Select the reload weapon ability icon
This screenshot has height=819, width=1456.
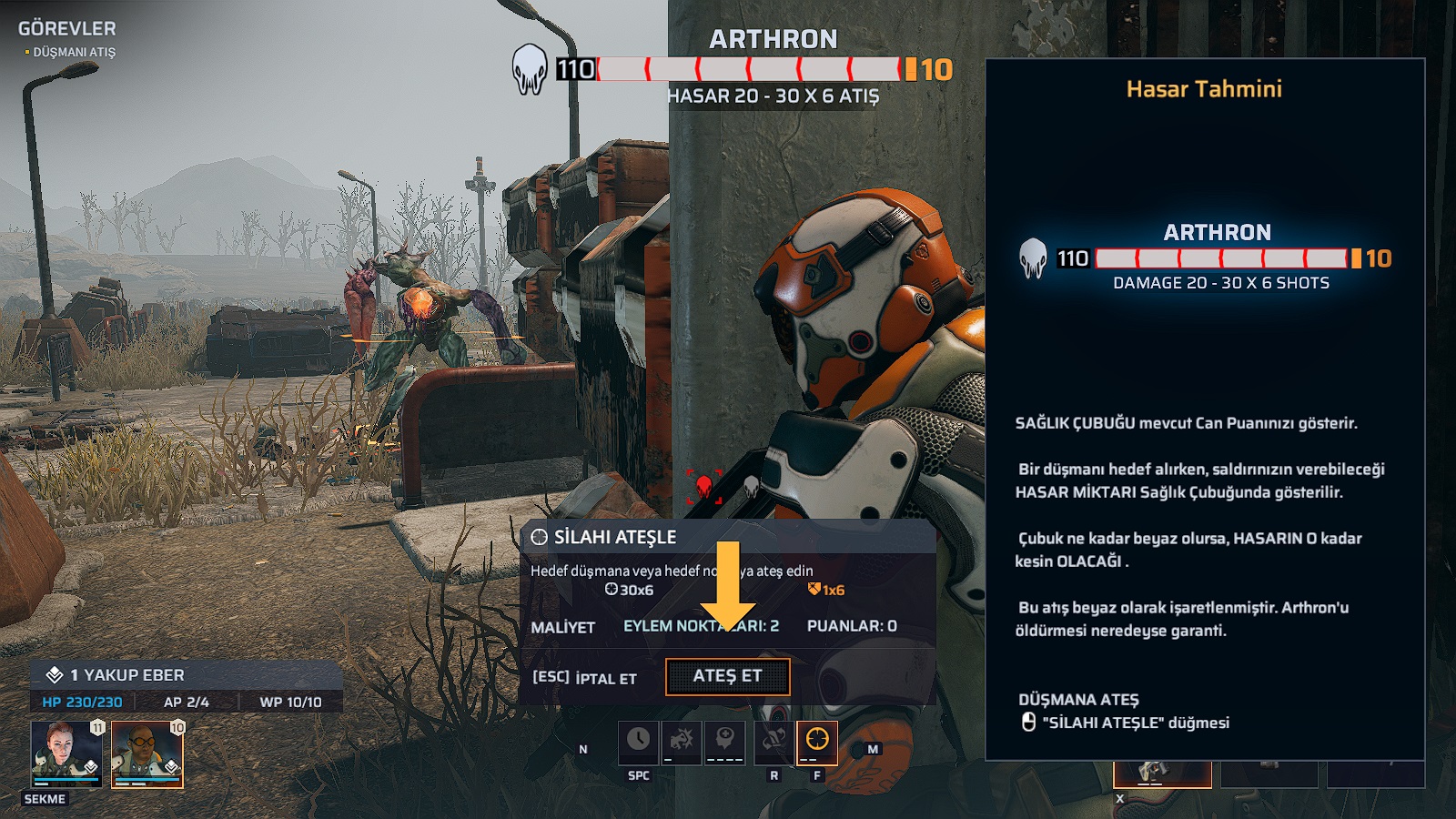pos(773,742)
